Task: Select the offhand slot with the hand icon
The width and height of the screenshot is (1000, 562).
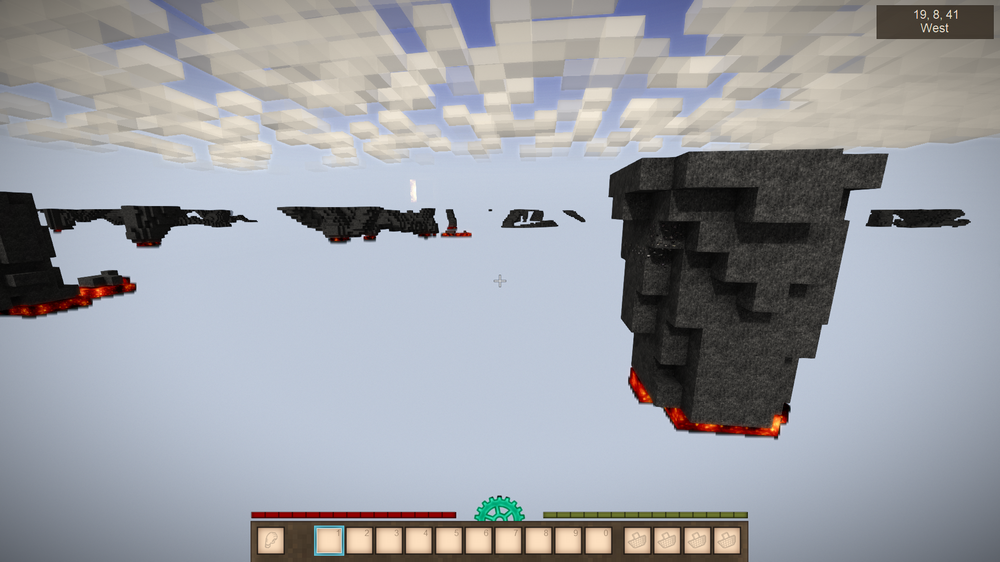Action: (270, 541)
